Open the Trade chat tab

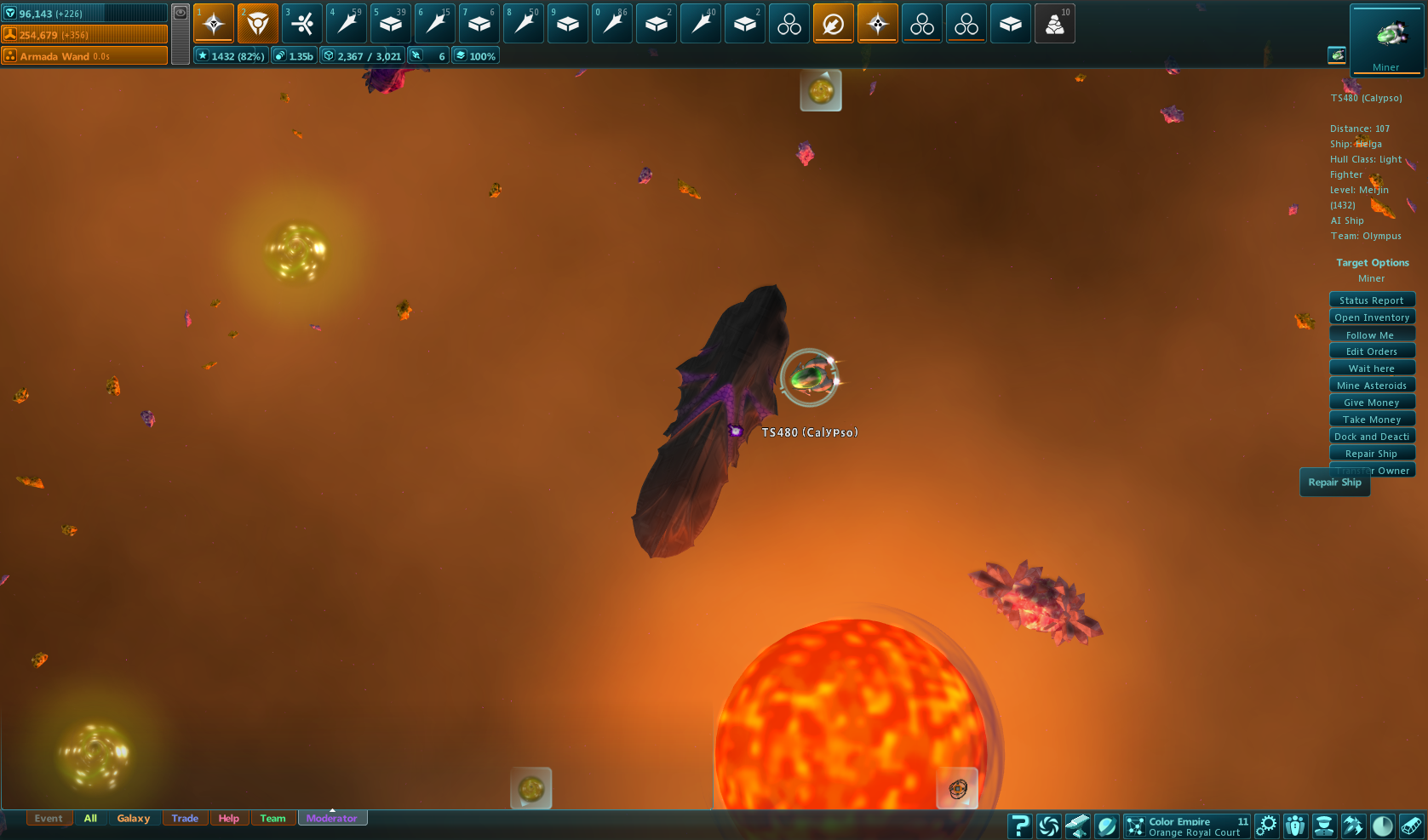click(x=185, y=819)
